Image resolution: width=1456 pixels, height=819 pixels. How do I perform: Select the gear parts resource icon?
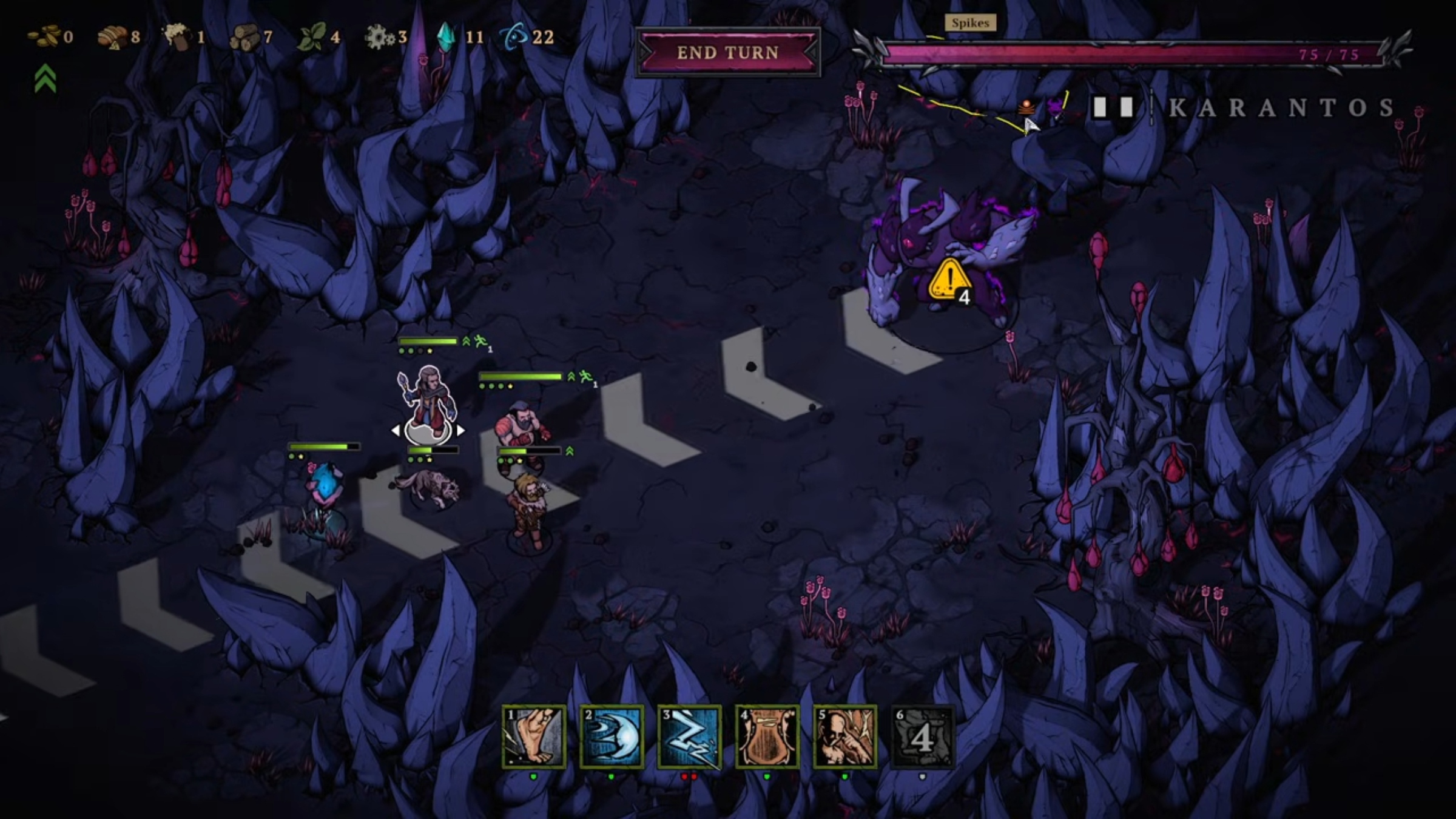pos(379,38)
